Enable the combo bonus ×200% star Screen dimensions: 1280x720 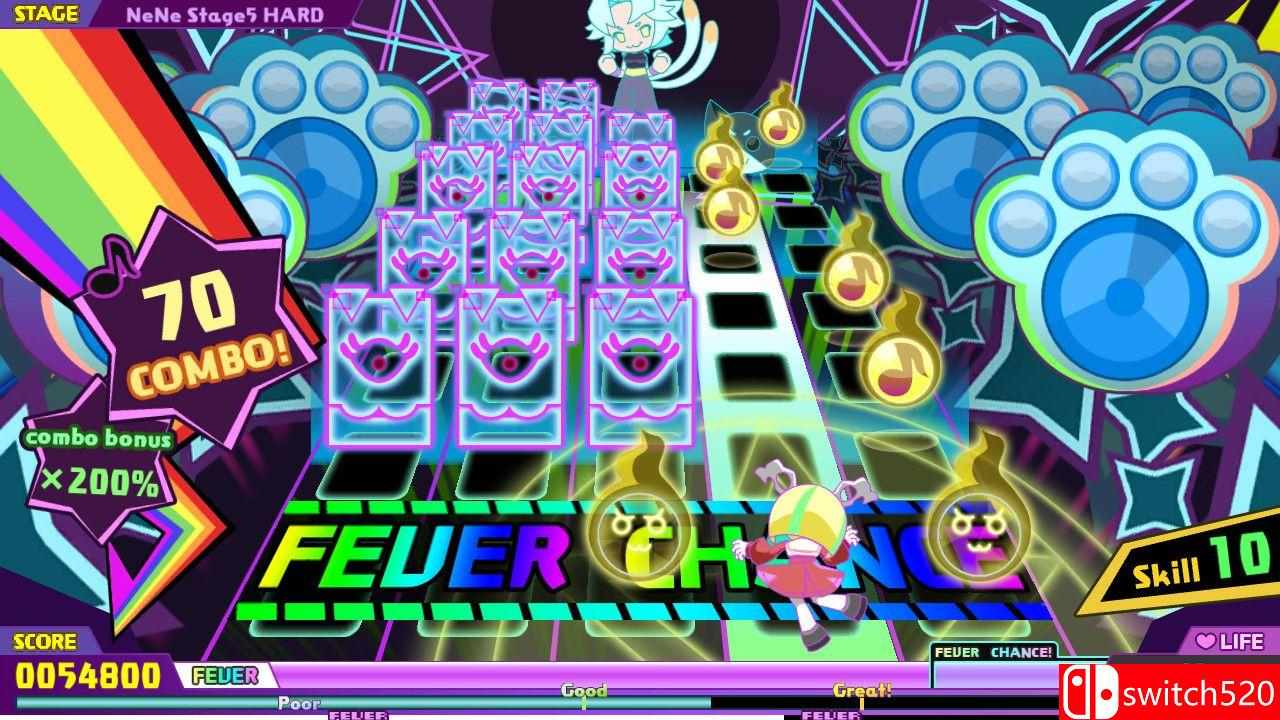100,463
